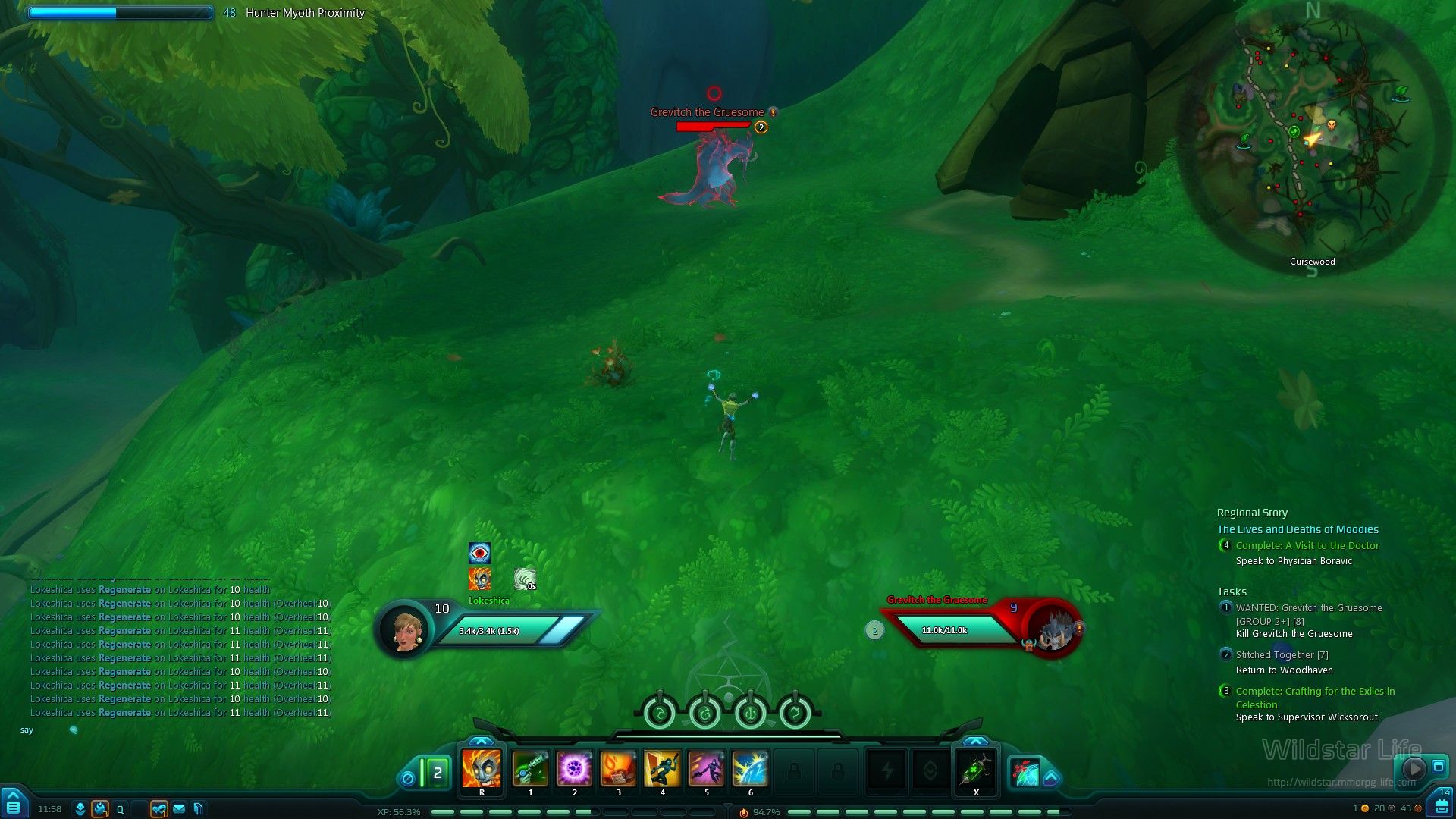Select Crafting for the Exiles in Celestion quest
1456x819 pixels.
(1315, 692)
